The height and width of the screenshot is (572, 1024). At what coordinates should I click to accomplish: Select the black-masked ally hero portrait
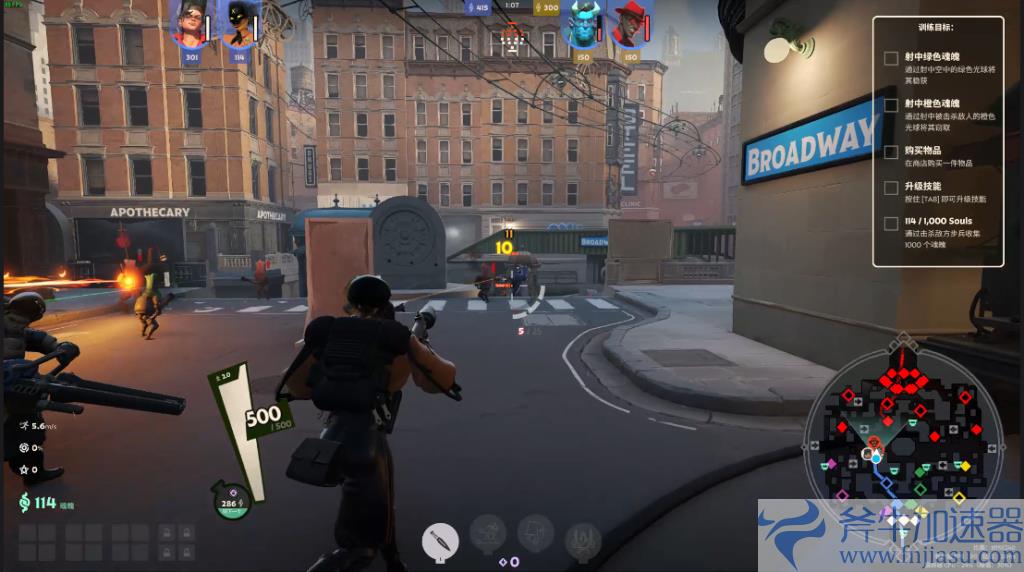(238, 24)
